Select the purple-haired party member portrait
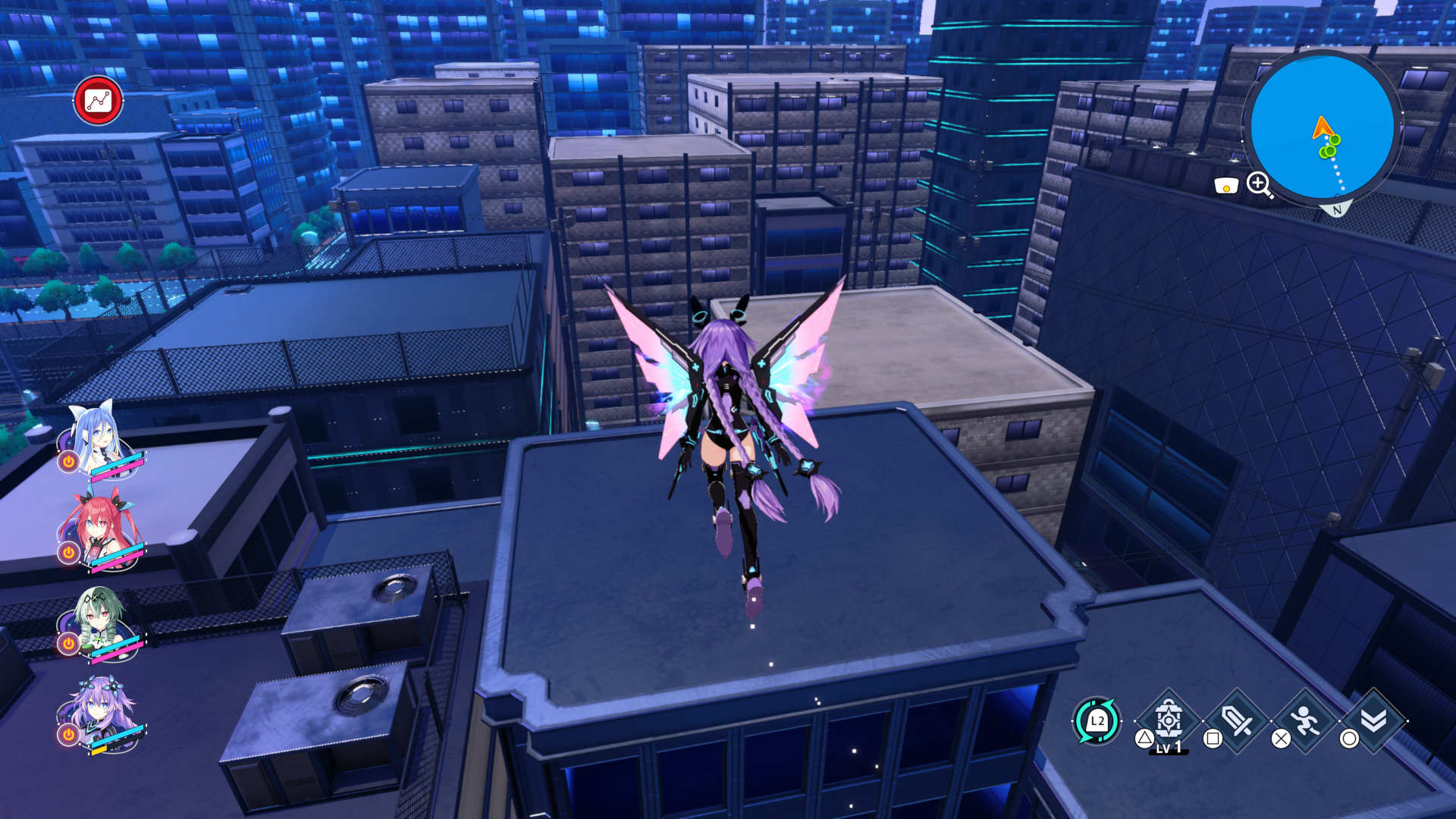The width and height of the screenshot is (1456, 819). click(99, 709)
